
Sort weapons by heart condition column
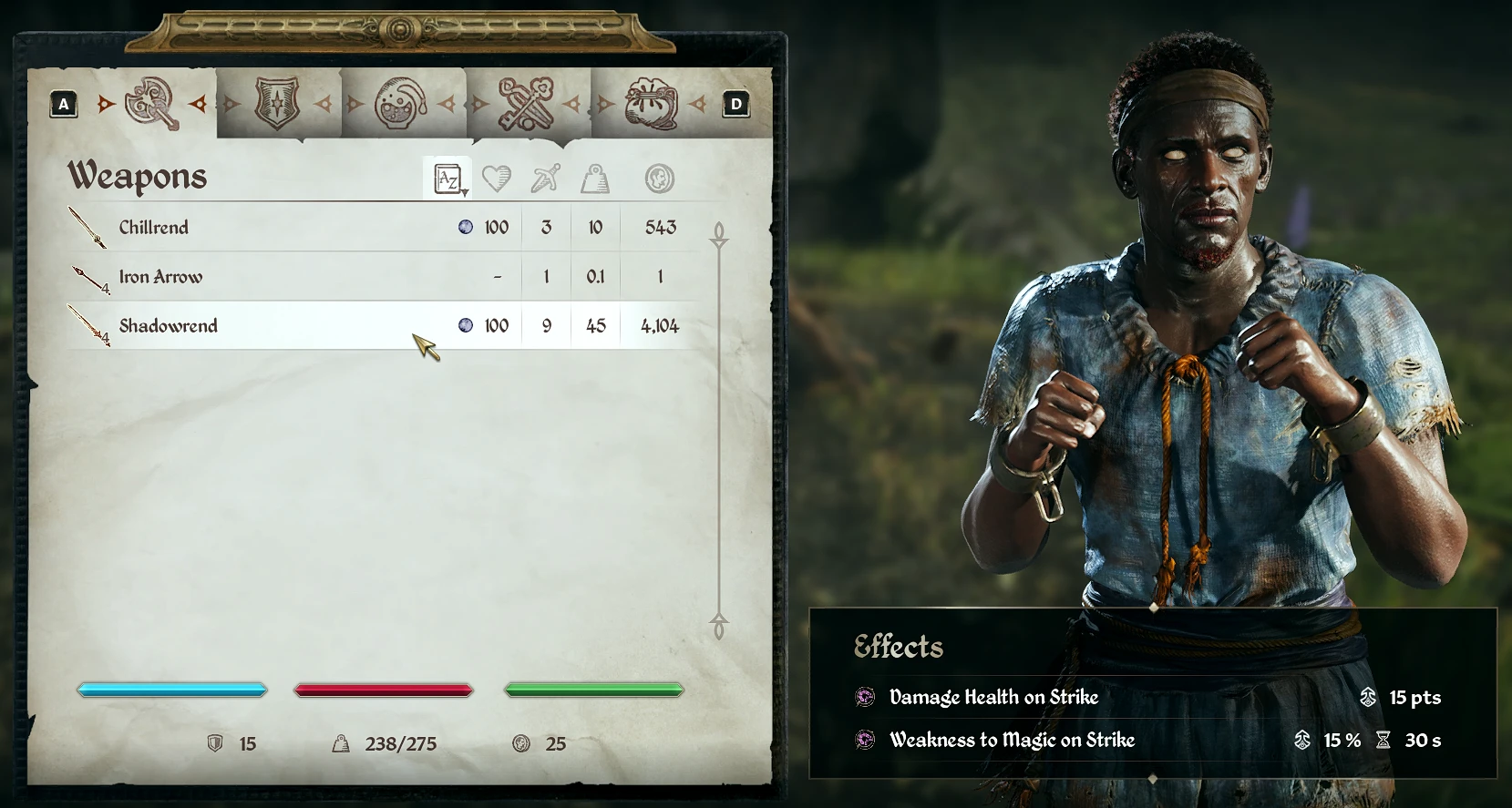[x=497, y=179]
